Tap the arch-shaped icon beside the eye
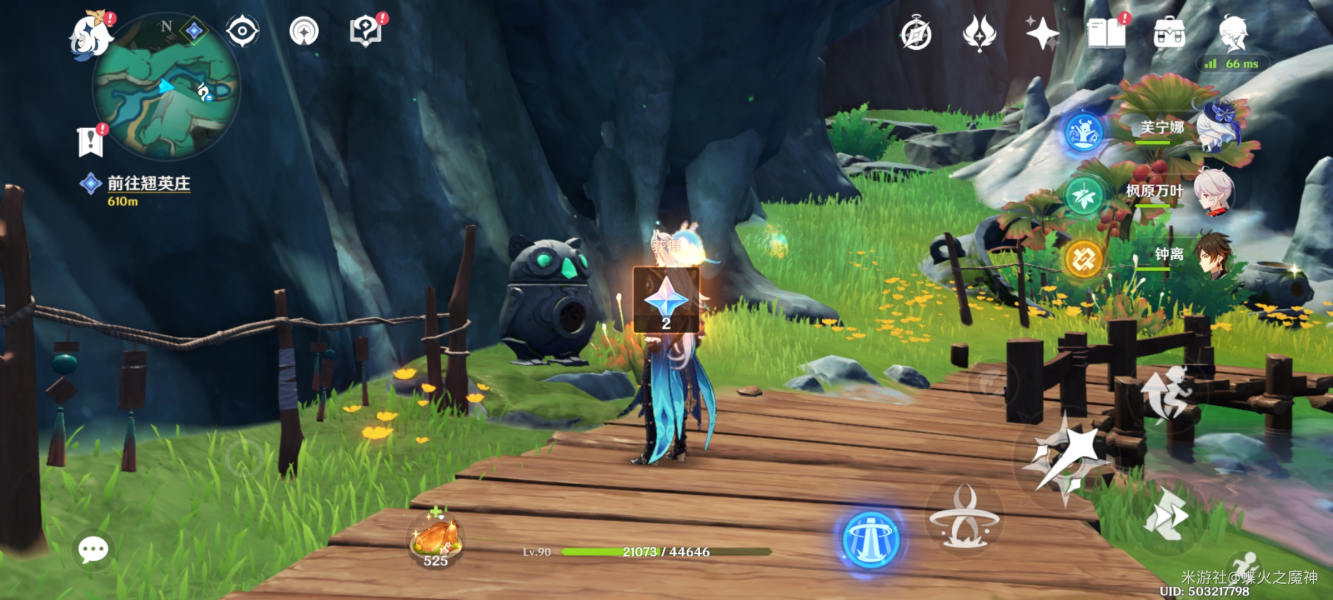The width and height of the screenshot is (1333, 600). pos(304,31)
